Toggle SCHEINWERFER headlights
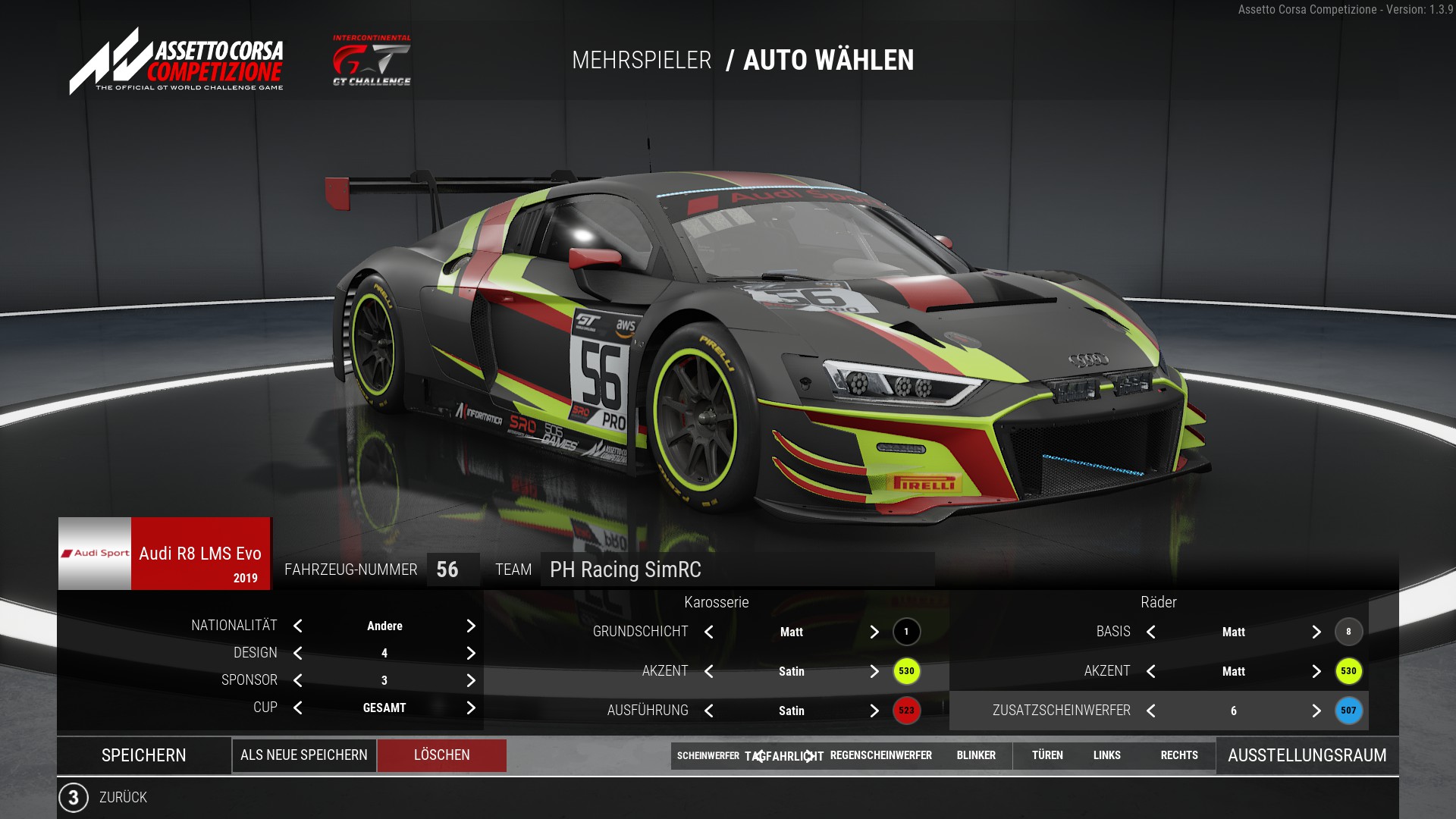1456x819 pixels. click(708, 755)
